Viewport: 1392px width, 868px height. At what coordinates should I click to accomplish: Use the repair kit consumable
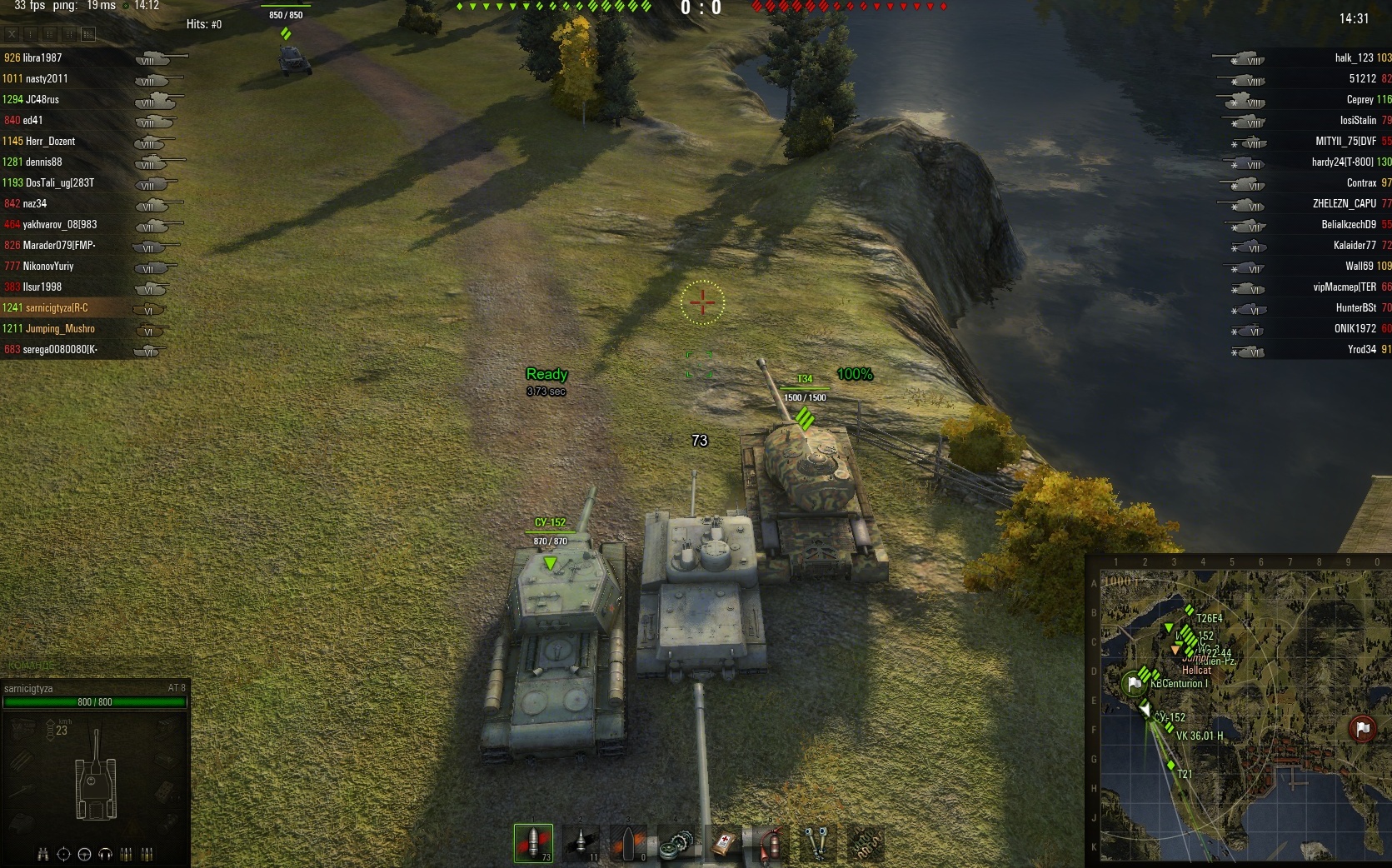click(676, 845)
